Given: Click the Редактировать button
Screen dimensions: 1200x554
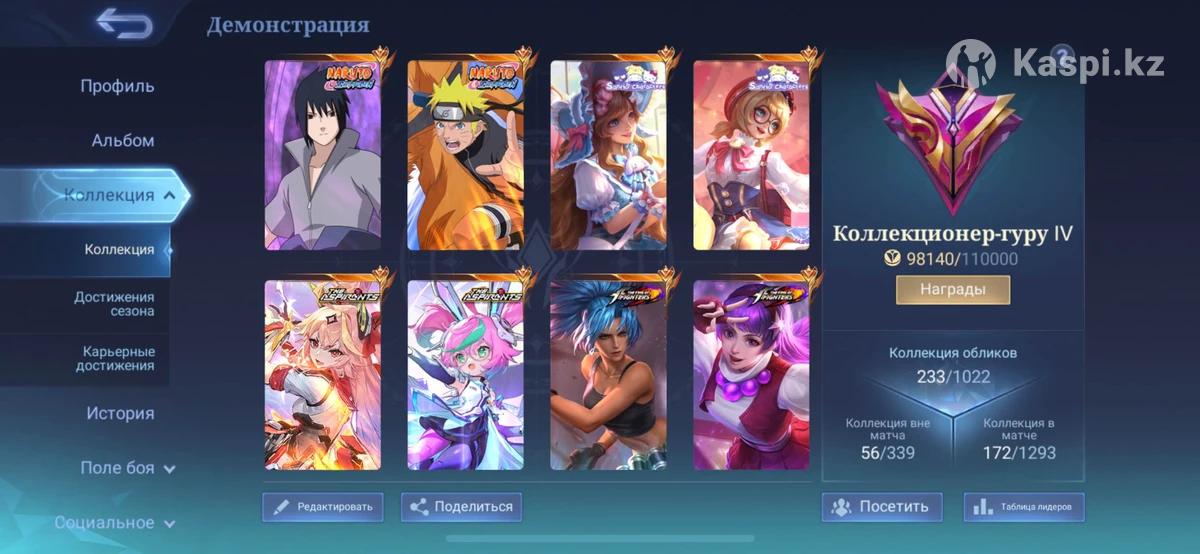Looking at the screenshot, I should coord(322,507).
